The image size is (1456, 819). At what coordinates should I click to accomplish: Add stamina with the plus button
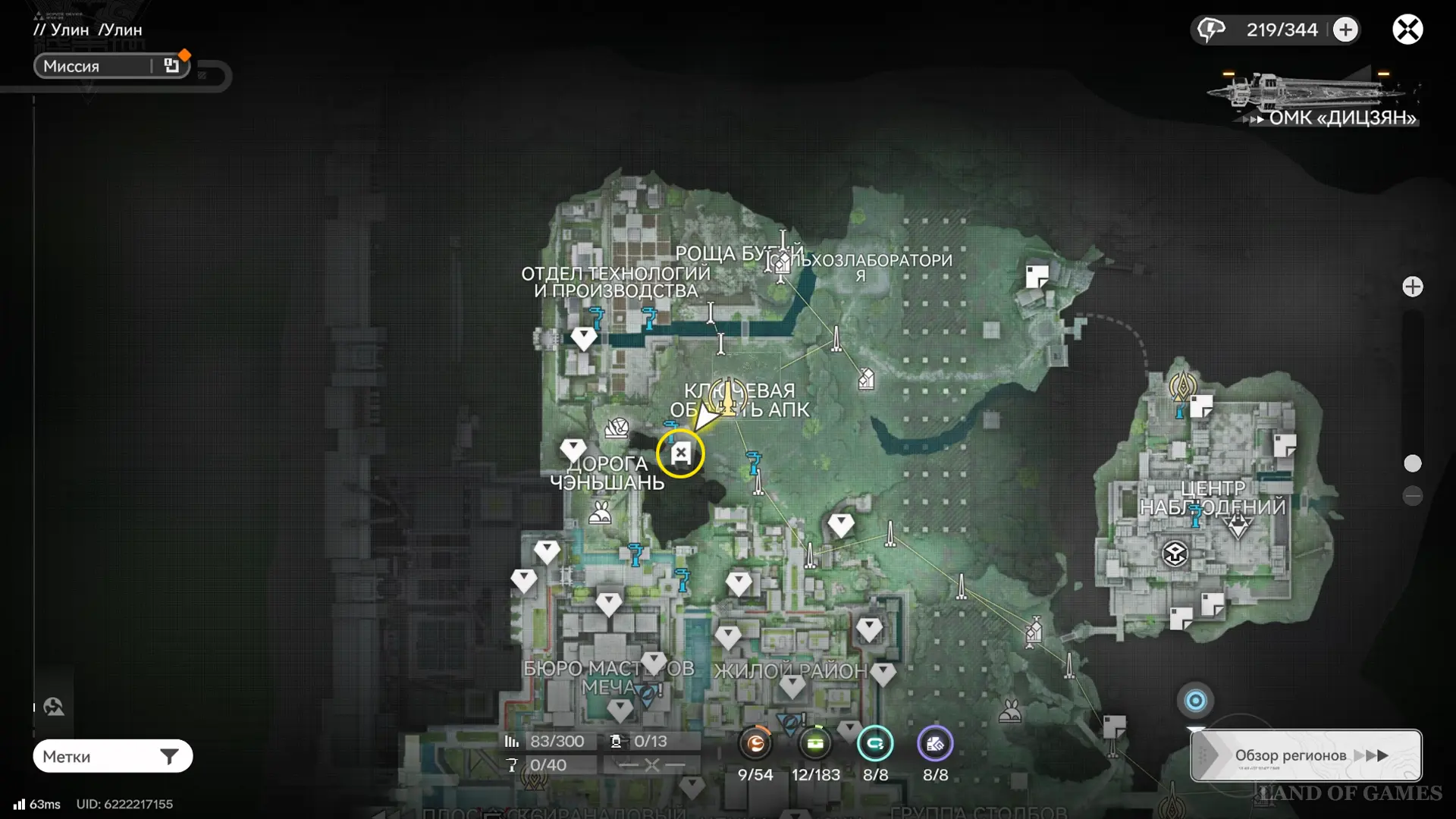[x=1345, y=30]
